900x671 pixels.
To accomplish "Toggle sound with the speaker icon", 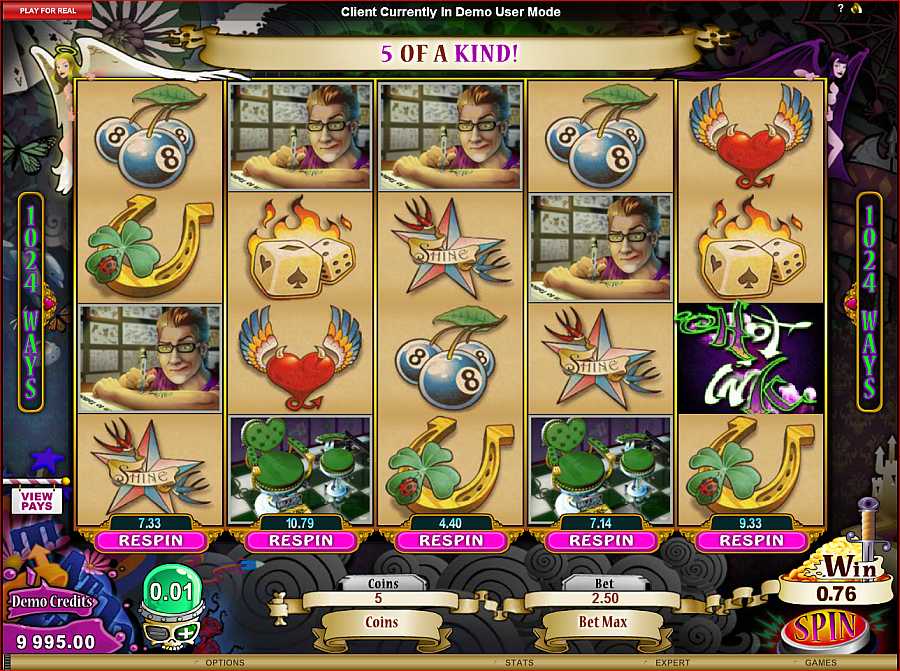I will (856, 8).
